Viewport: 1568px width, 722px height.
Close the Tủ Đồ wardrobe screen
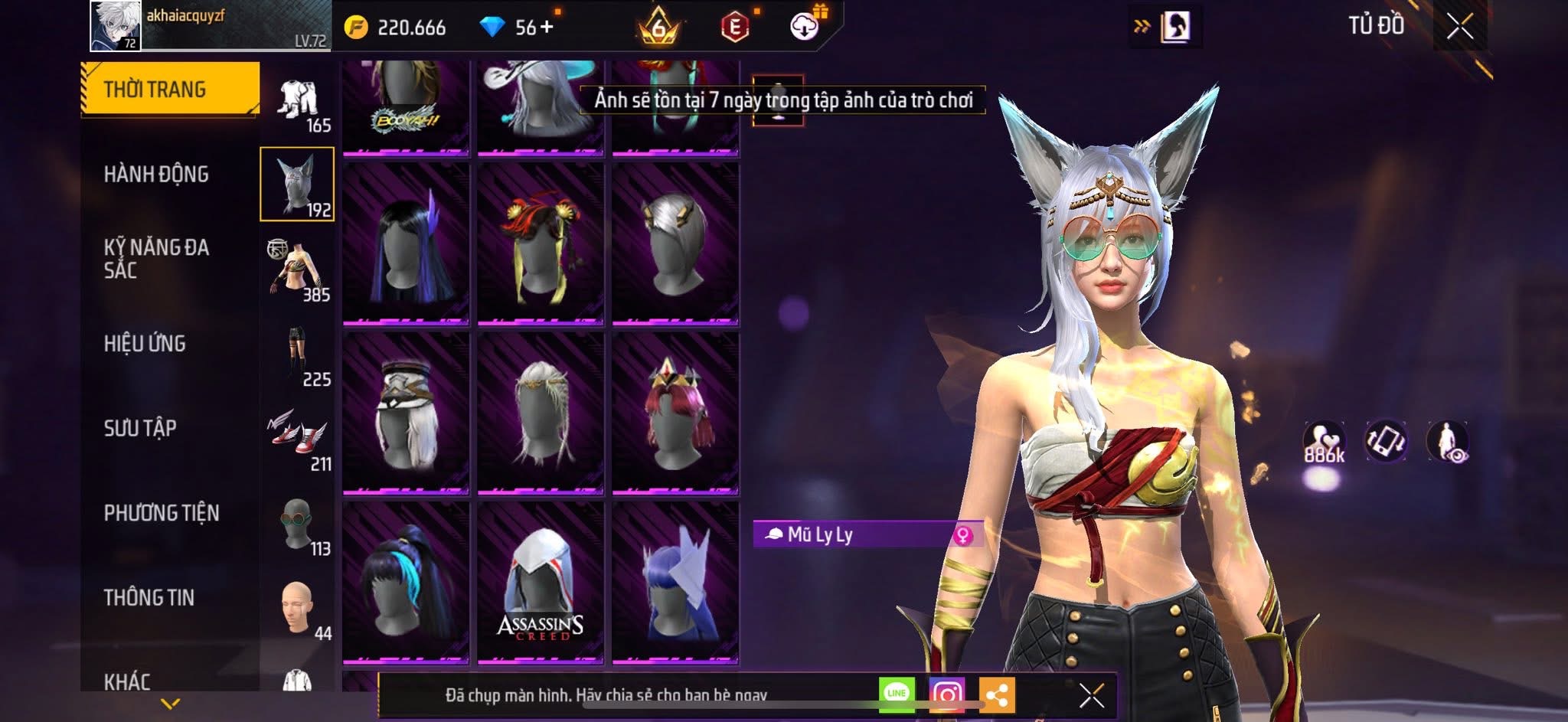point(1459,27)
